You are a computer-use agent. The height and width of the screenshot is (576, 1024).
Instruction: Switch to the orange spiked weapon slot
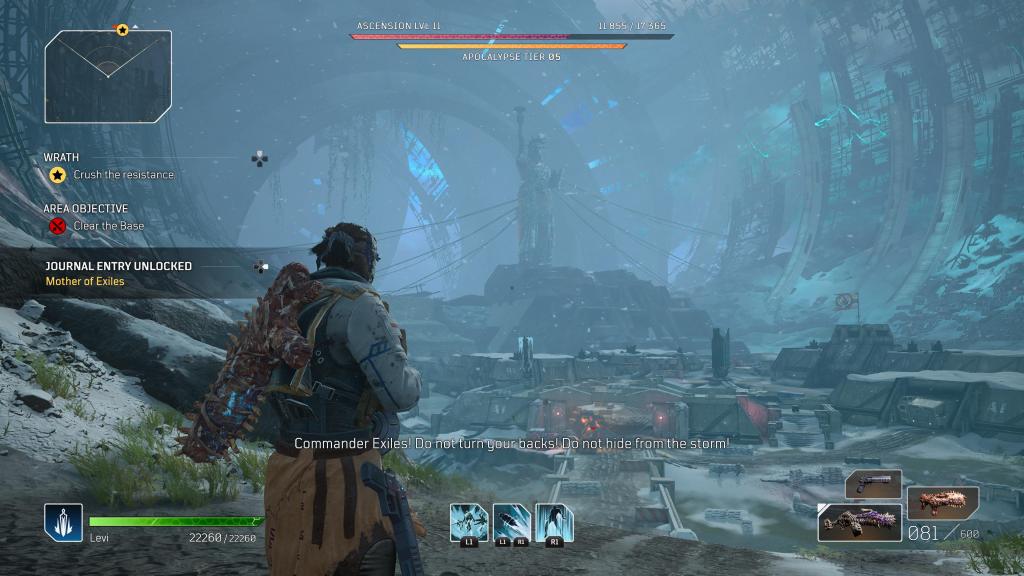(942, 499)
